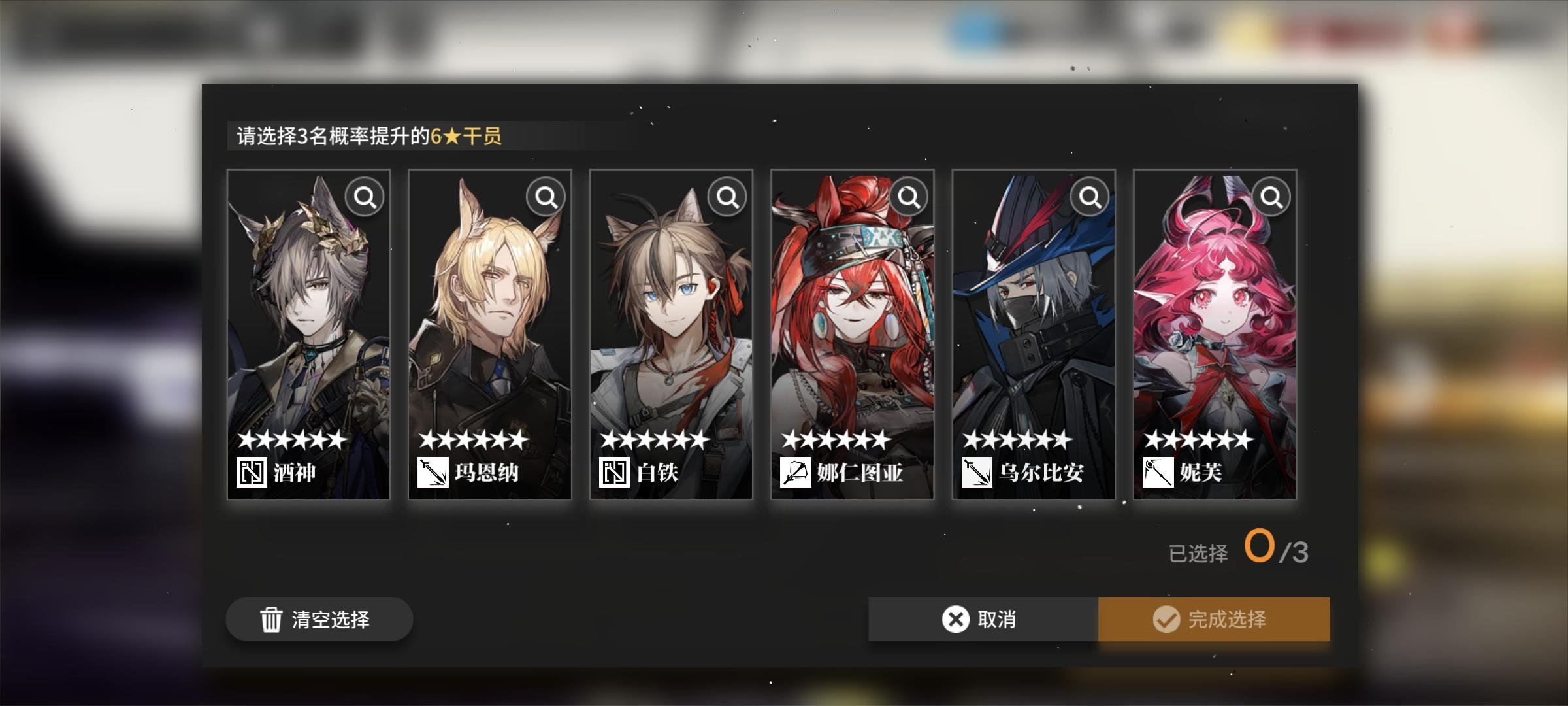Click the magnifier icon on 酒神's card
1568x706 pixels.
click(x=365, y=197)
